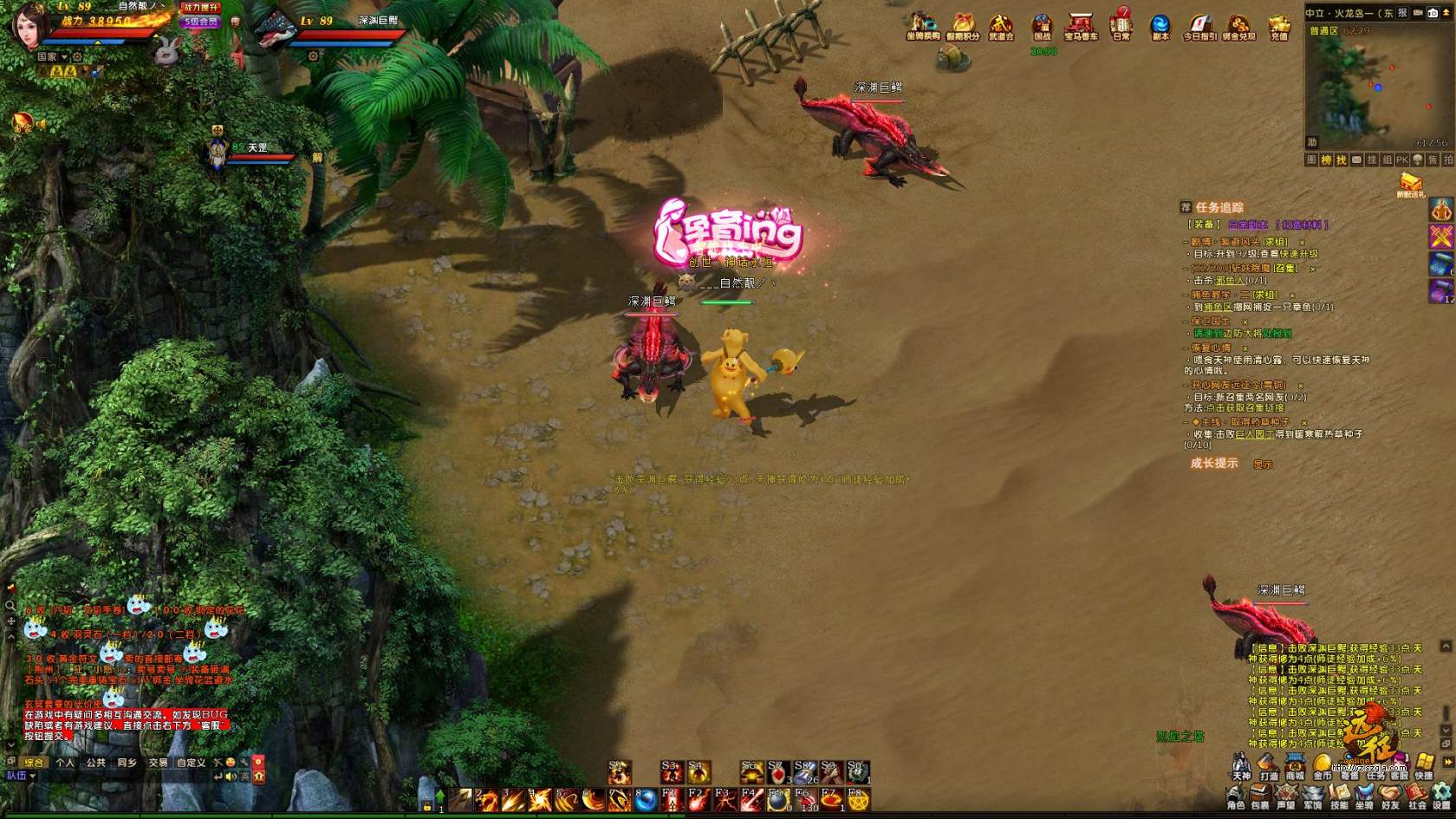
Task: Toggle the PK mode button under minimap
Action: (x=1401, y=160)
